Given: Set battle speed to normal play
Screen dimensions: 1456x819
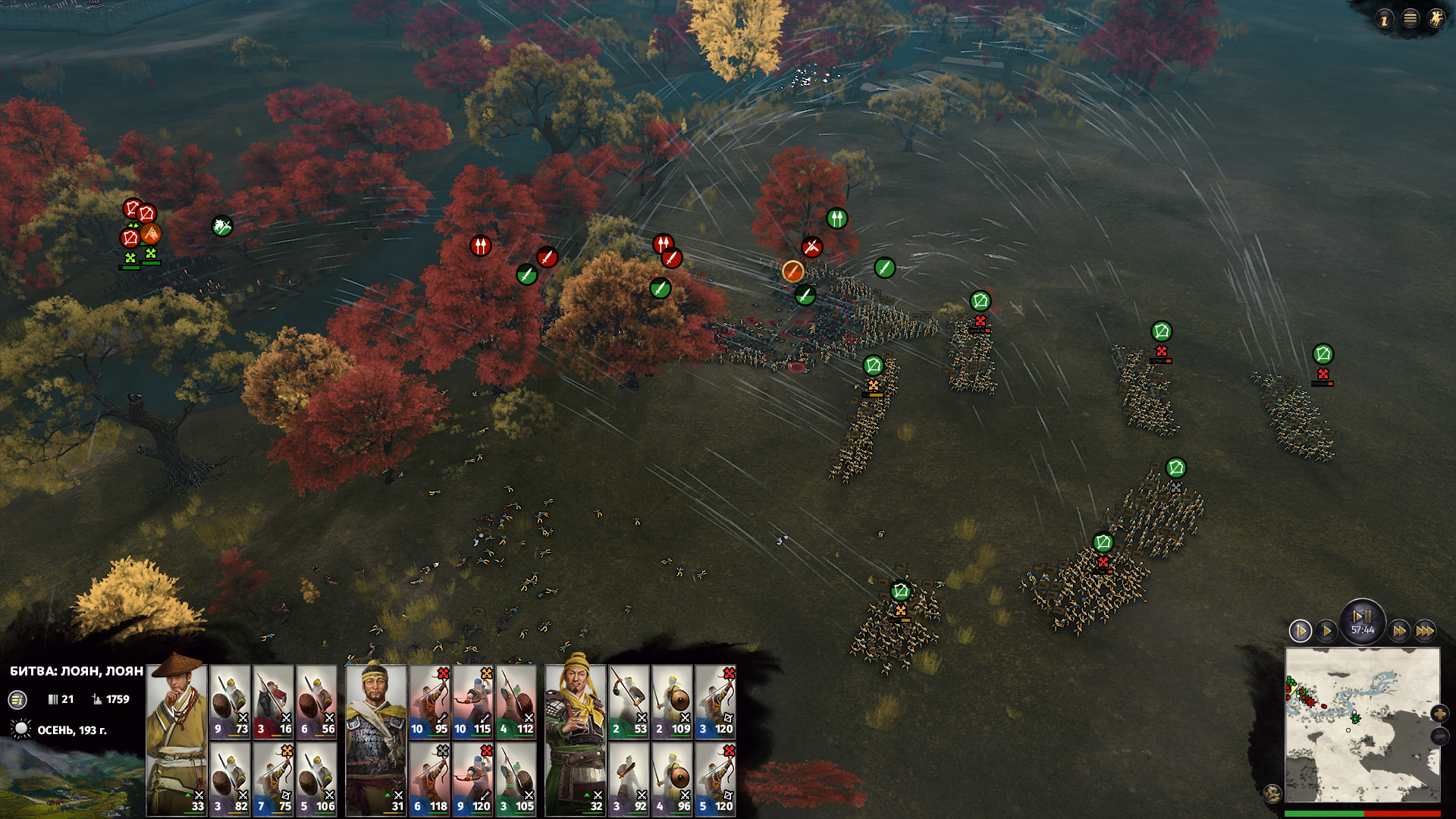Looking at the screenshot, I should (x=1326, y=631).
